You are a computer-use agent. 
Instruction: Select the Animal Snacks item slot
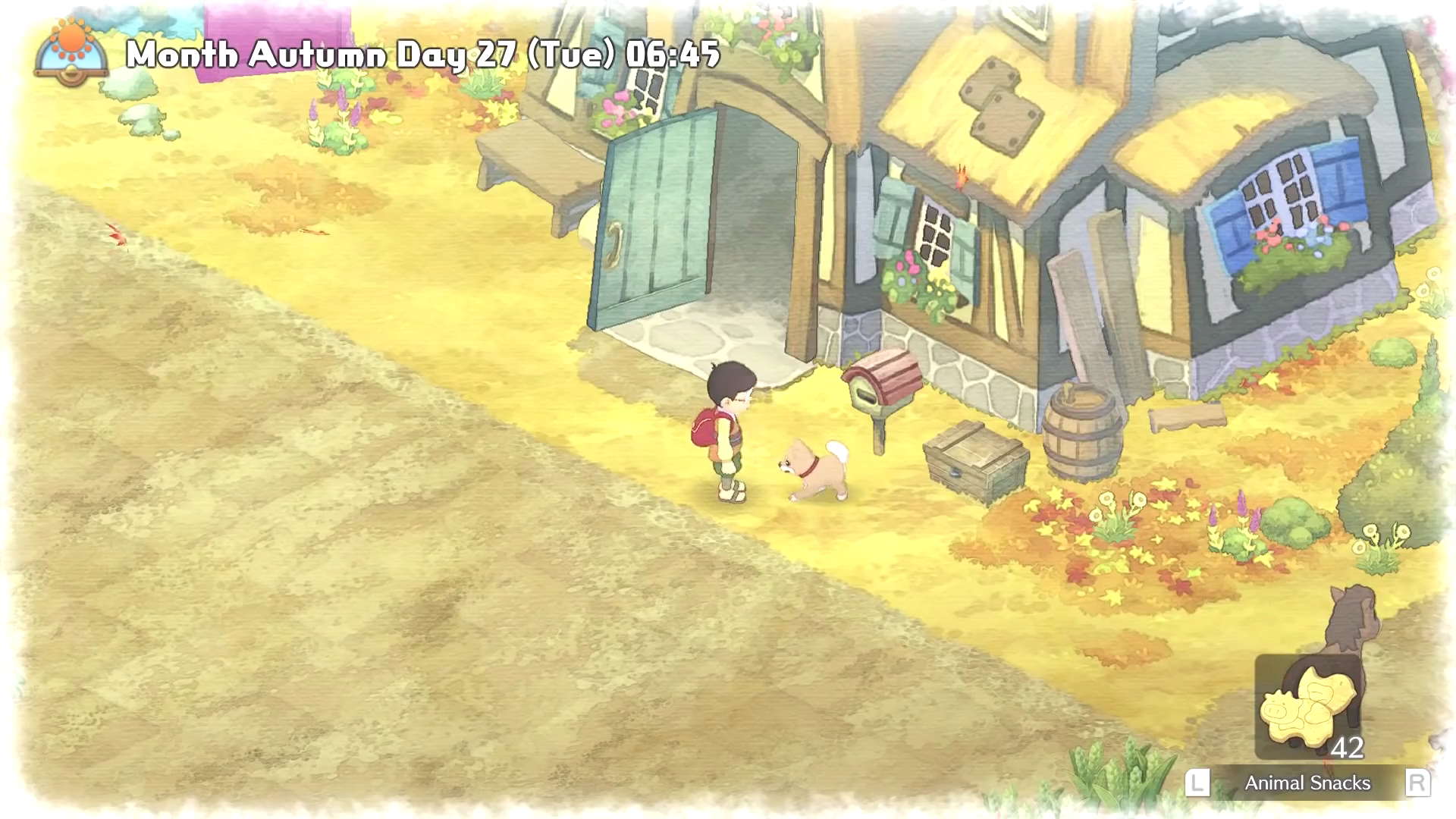(x=1308, y=708)
